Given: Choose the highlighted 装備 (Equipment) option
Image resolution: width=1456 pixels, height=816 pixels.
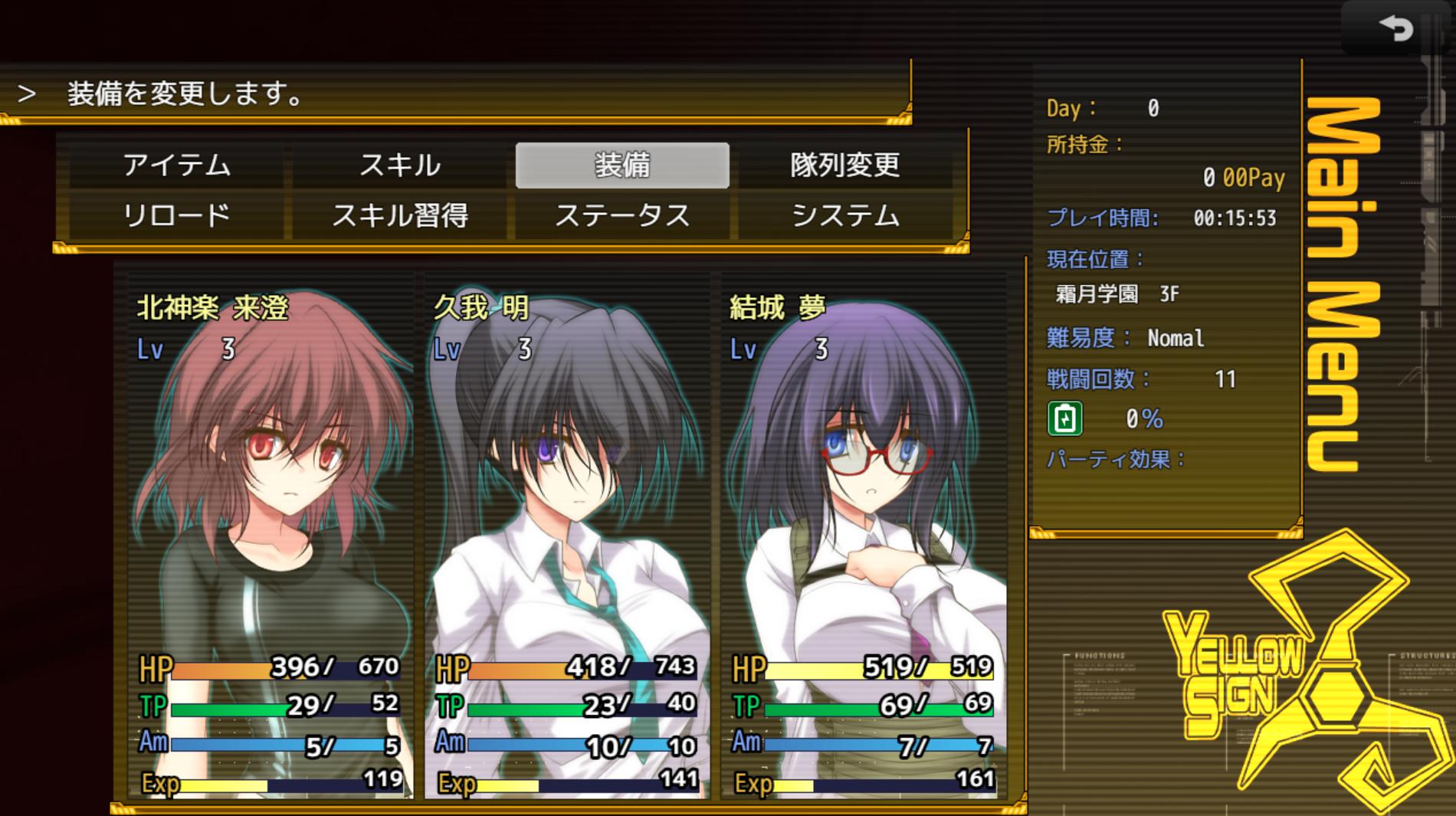Looking at the screenshot, I should click(622, 165).
